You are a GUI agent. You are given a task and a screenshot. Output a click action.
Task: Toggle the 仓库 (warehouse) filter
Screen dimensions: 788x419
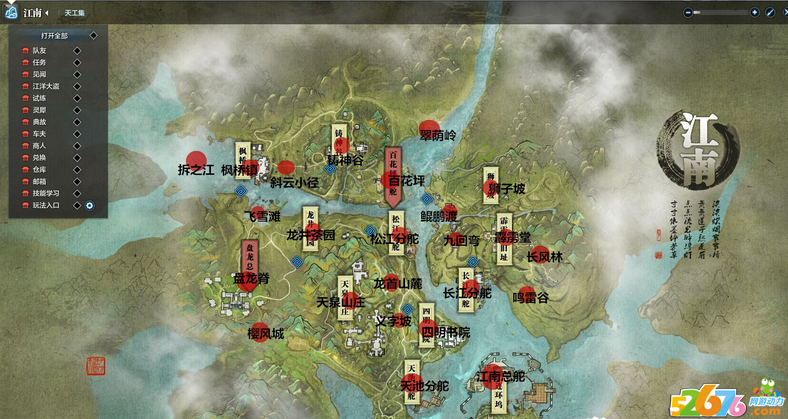coord(39,170)
